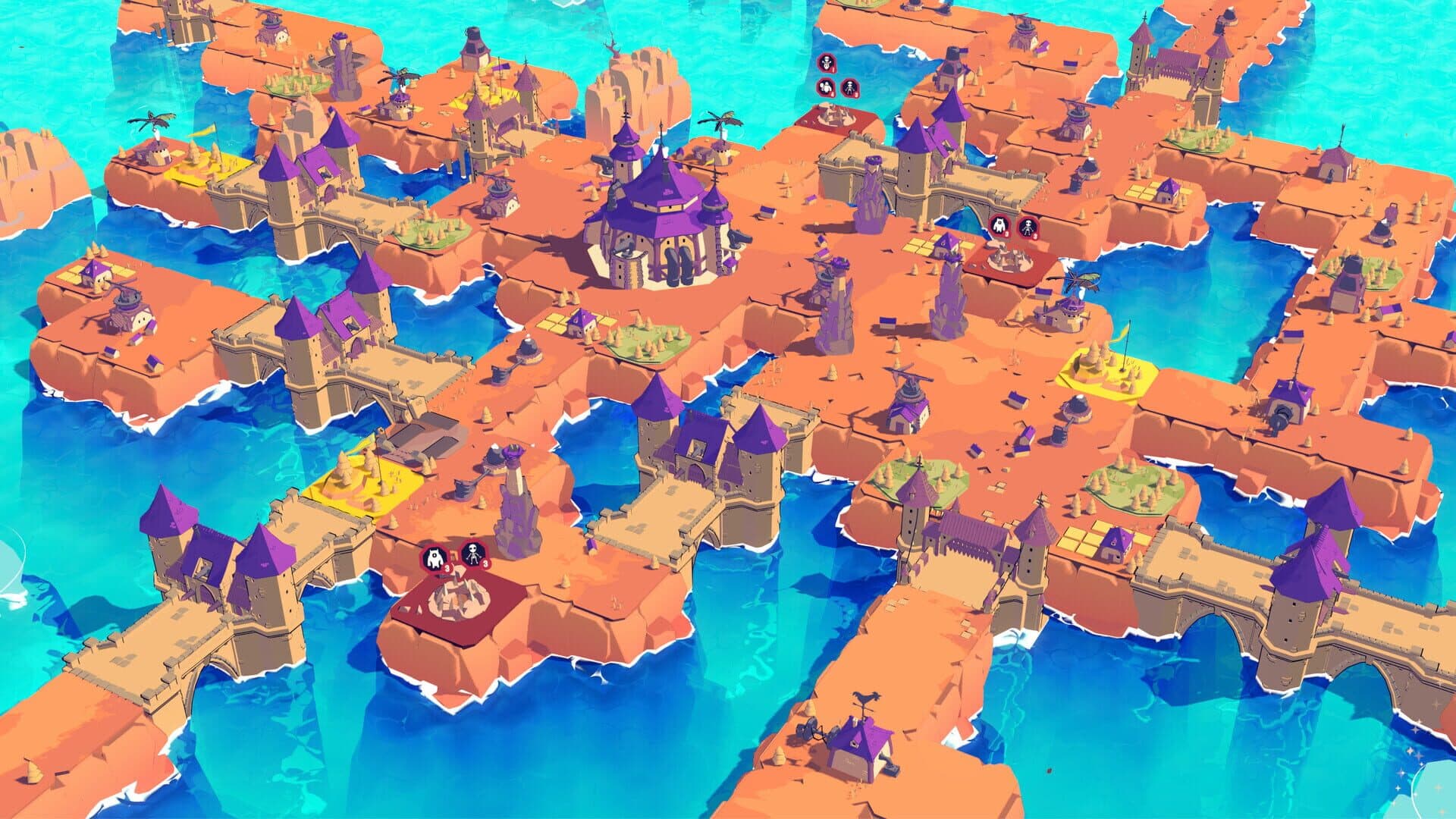Image resolution: width=1456 pixels, height=819 pixels.
Task: Click the yellow flag on the sandy island
Action: pos(1119,334)
